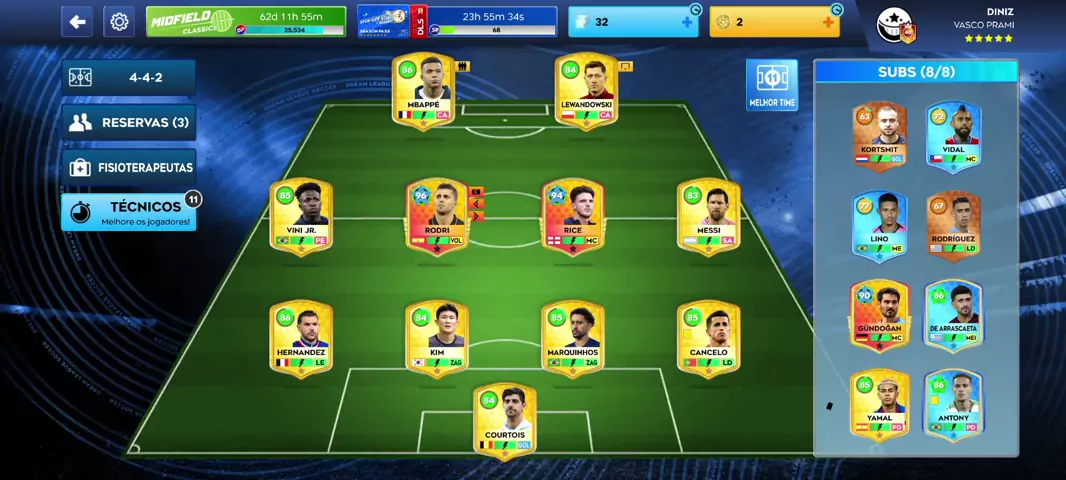Select the Mbappé player card
Screen dimensions: 1066x480
point(424,91)
